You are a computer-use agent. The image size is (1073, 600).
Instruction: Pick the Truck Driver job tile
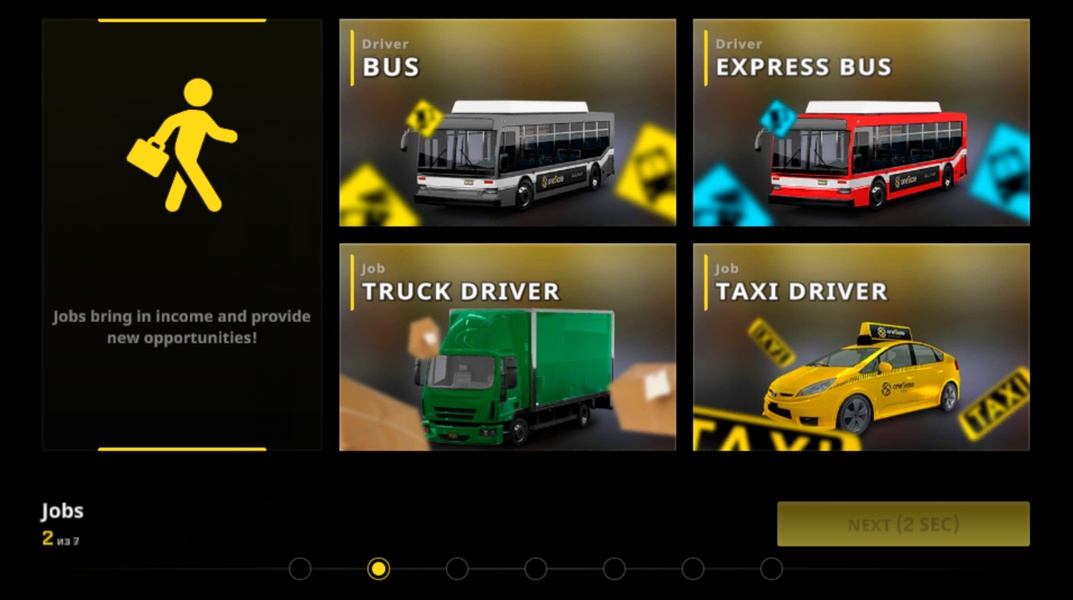pyautogui.click(x=507, y=347)
